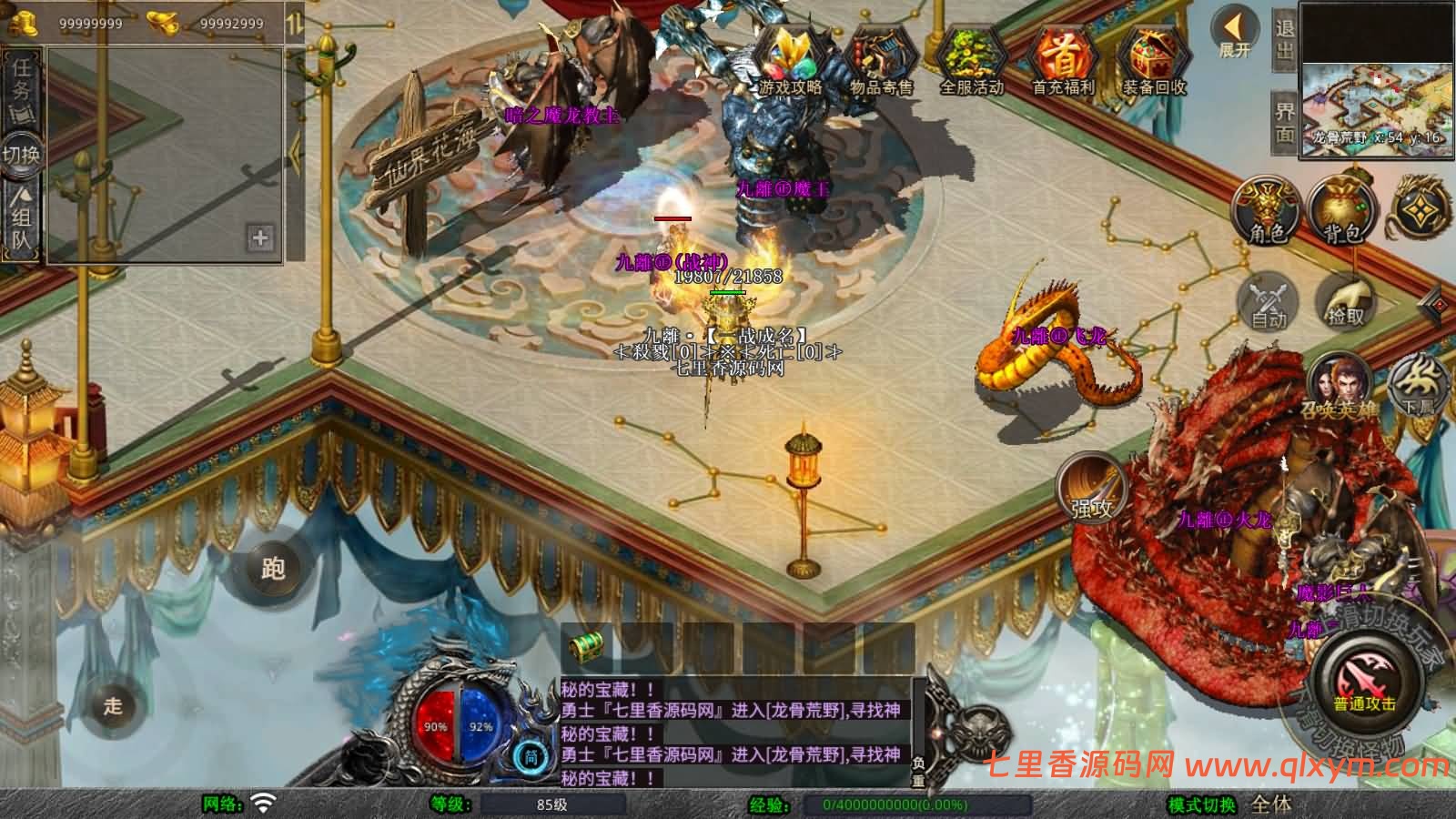Image resolution: width=1456 pixels, height=819 pixels.
Task: Open the 物品寄售 consignment shop
Action: (881, 59)
